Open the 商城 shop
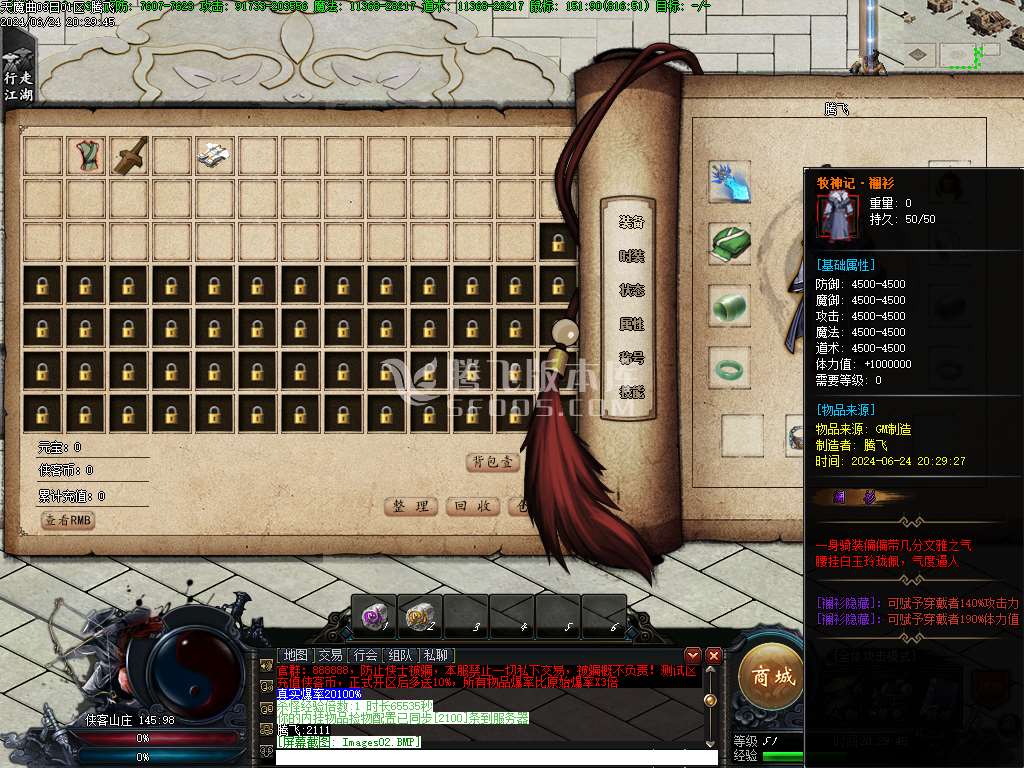 773,677
